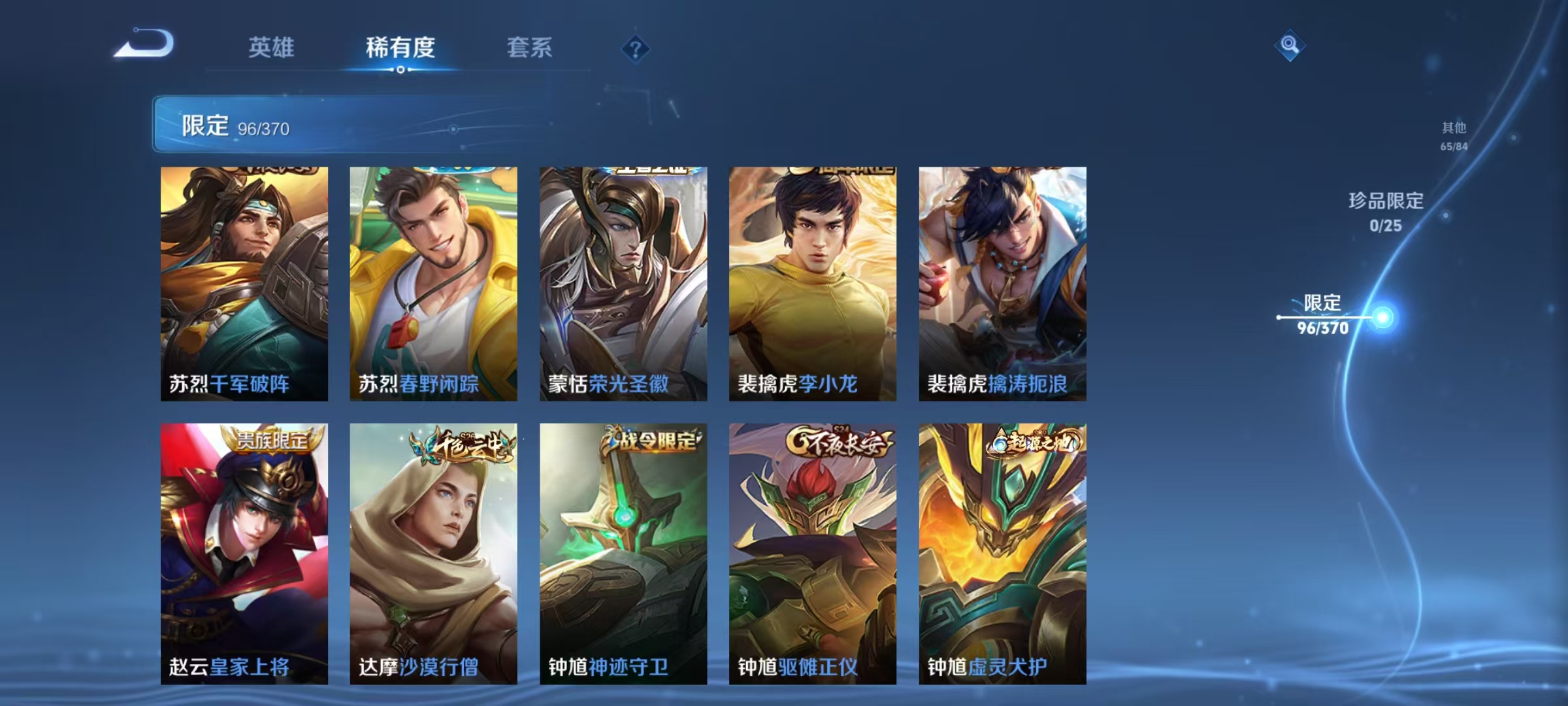Open search with the magnifier icon
The image size is (1568, 706).
tap(1290, 46)
